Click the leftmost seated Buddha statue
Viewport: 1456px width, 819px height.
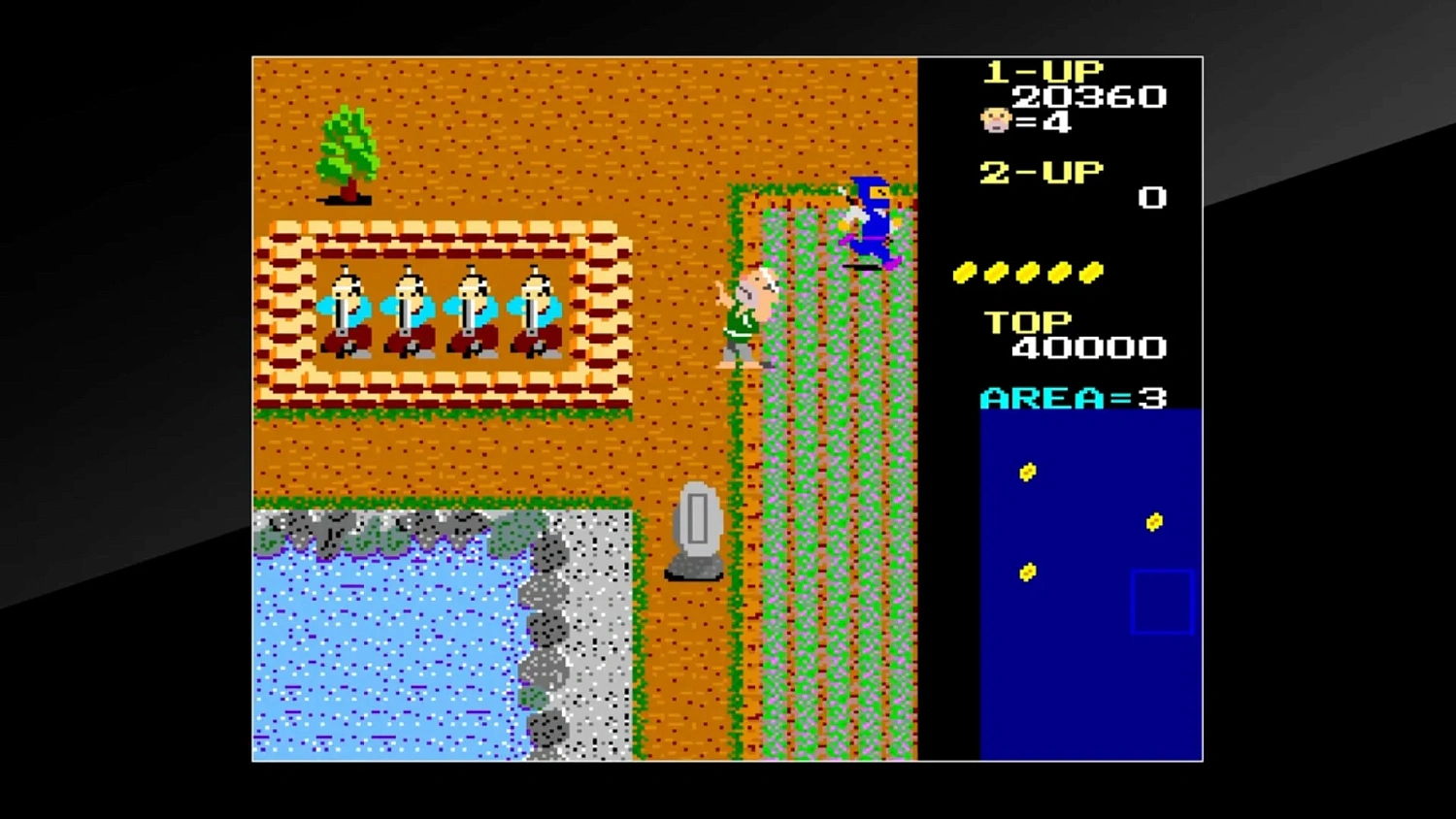pos(347,311)
